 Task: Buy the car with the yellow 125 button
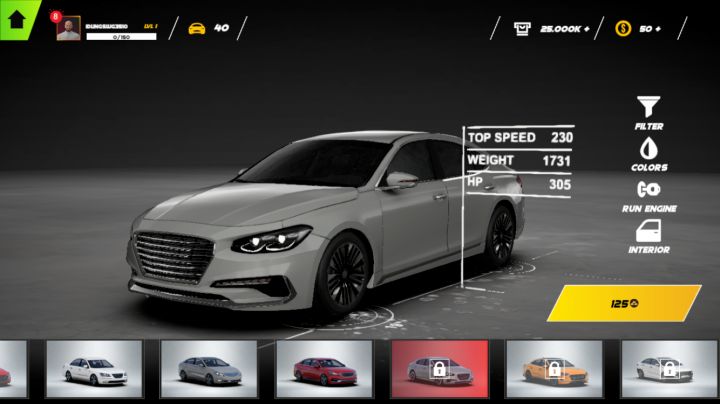(x=624, y=303)
